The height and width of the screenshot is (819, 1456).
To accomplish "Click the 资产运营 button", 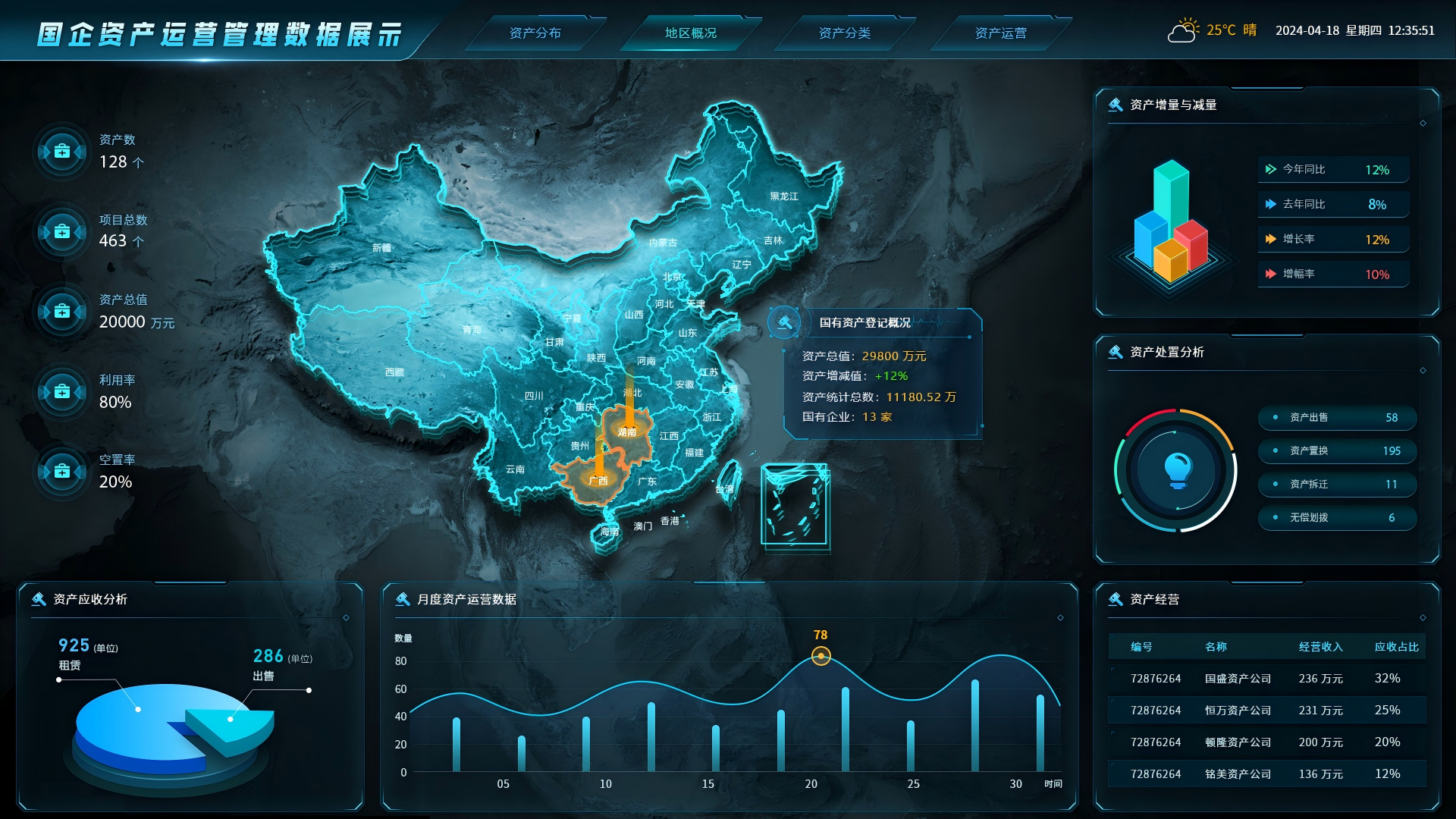I will point(1002,33).
